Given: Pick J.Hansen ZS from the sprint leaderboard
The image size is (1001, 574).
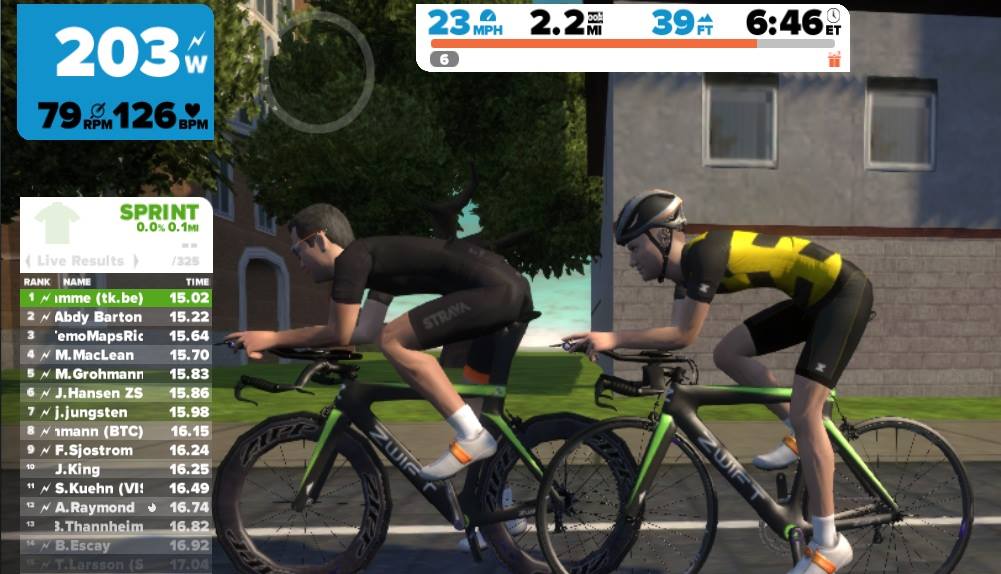Looking at the screenshot, I should [115, 393].
